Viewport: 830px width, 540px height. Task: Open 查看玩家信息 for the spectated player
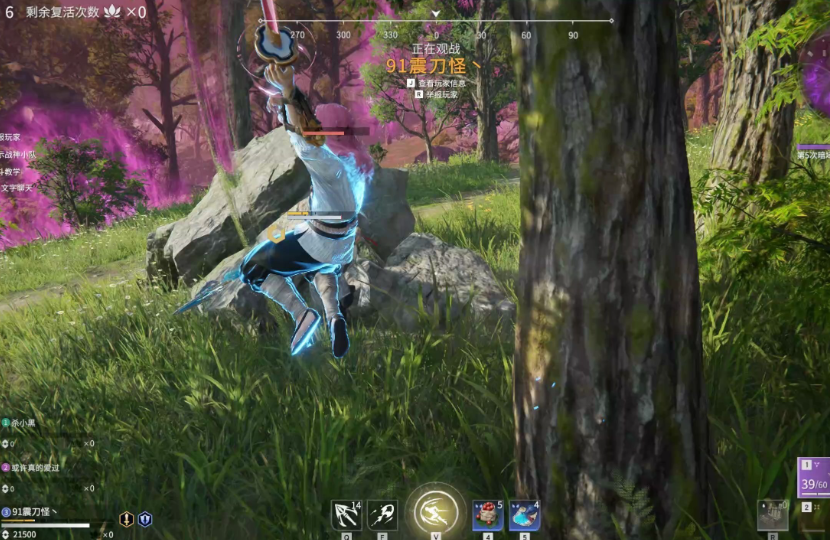click(442, 83)
